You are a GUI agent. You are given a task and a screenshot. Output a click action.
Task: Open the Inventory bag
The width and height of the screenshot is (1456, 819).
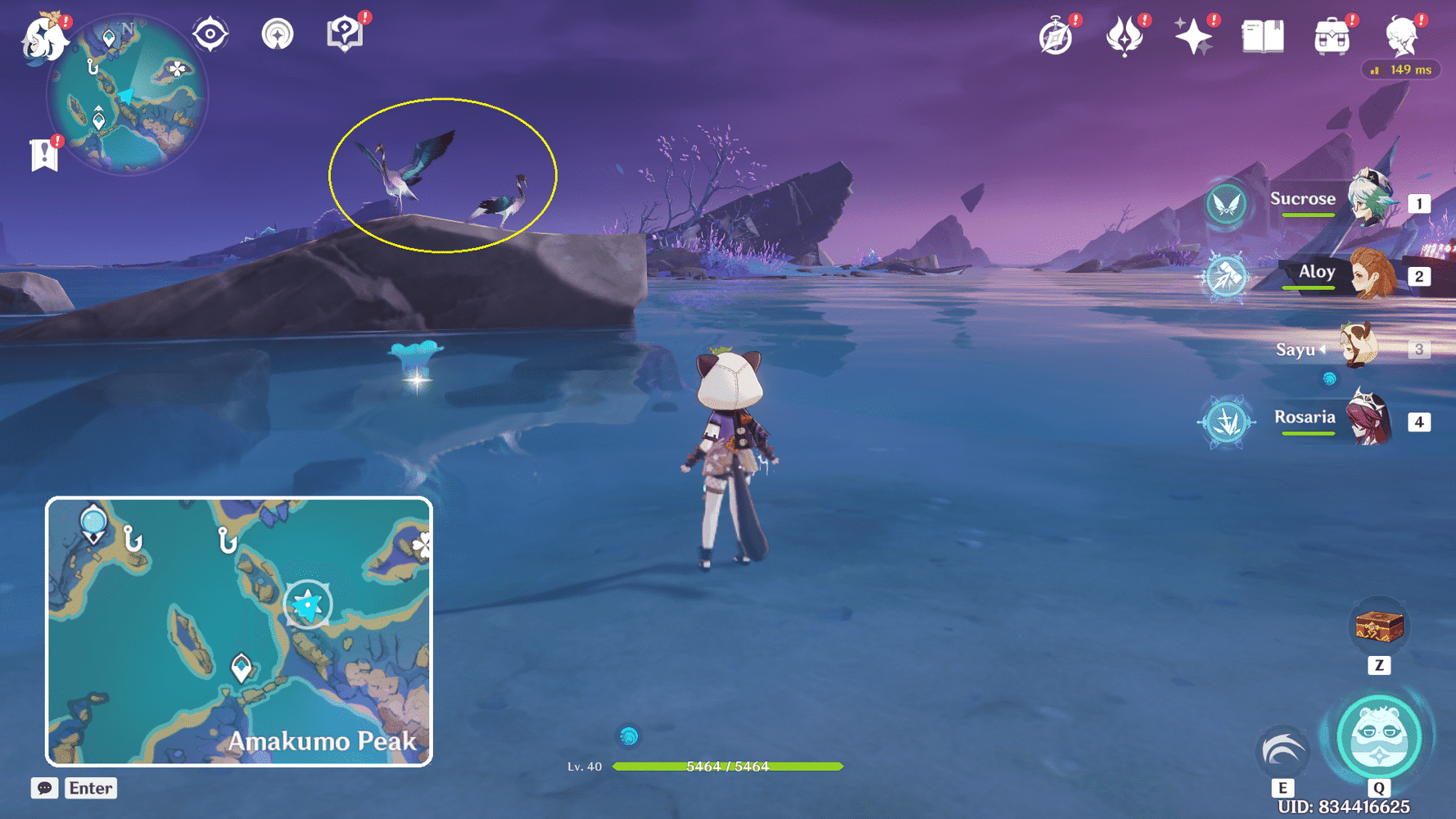point(1331,34)
